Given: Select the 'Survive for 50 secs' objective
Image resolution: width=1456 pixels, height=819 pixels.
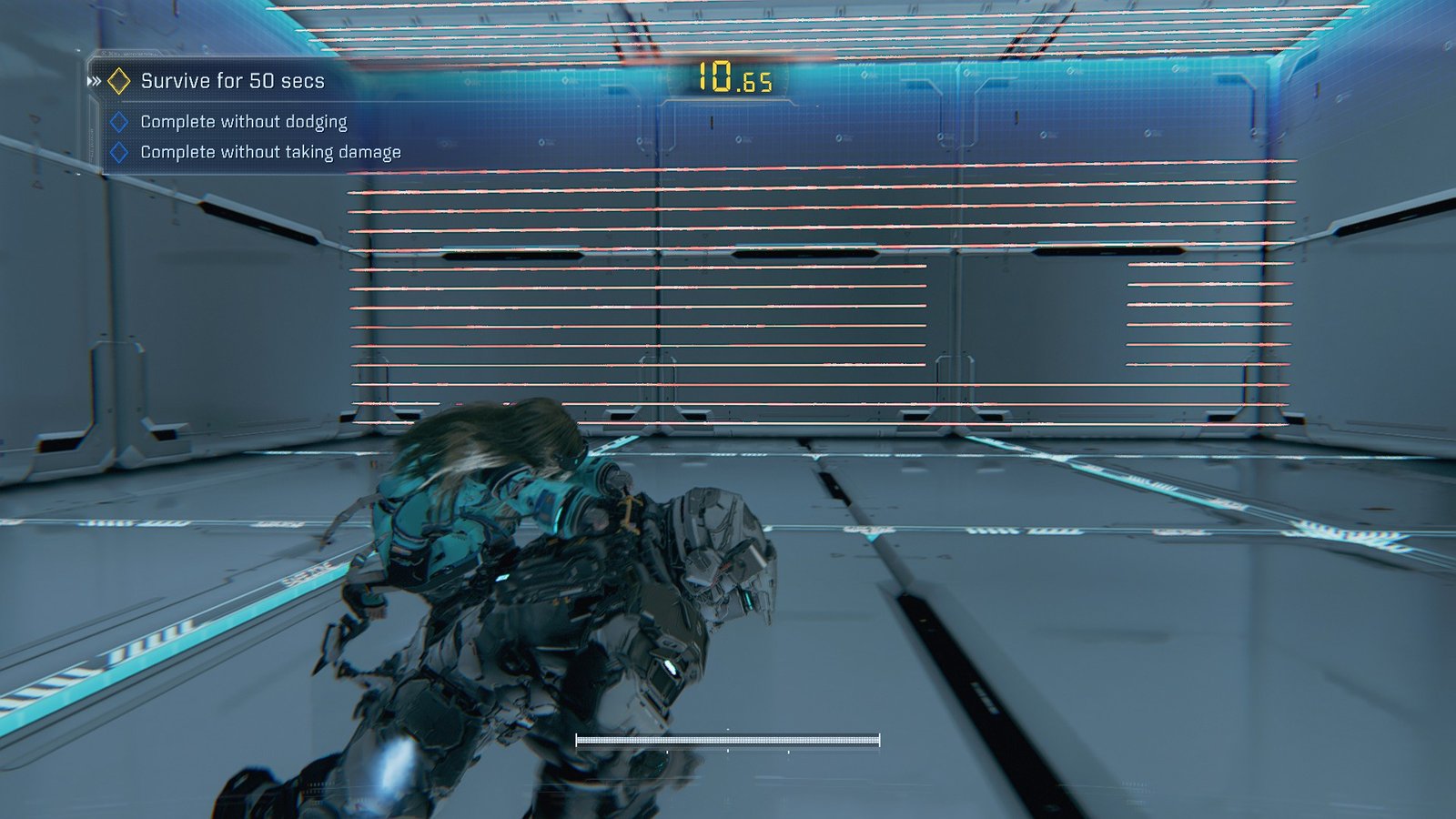Looking at the screenshot, I should pyautogui.click(x=232, y=81).
